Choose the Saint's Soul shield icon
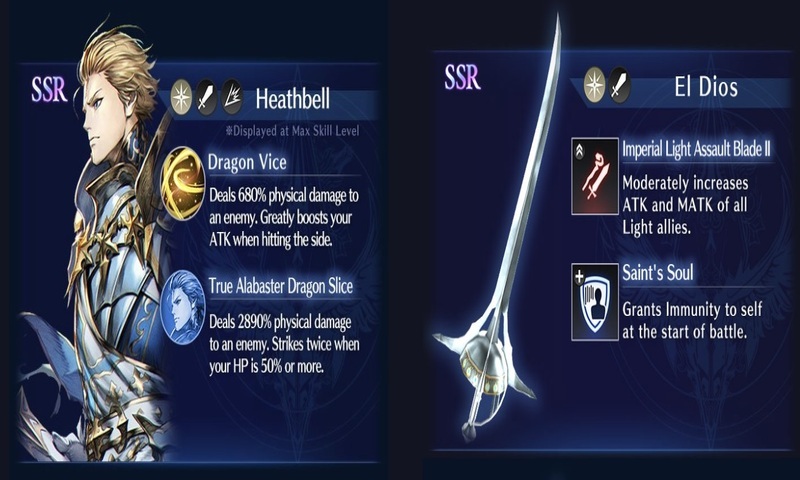Viewport: 800px width, 480px height. (594, 301)
